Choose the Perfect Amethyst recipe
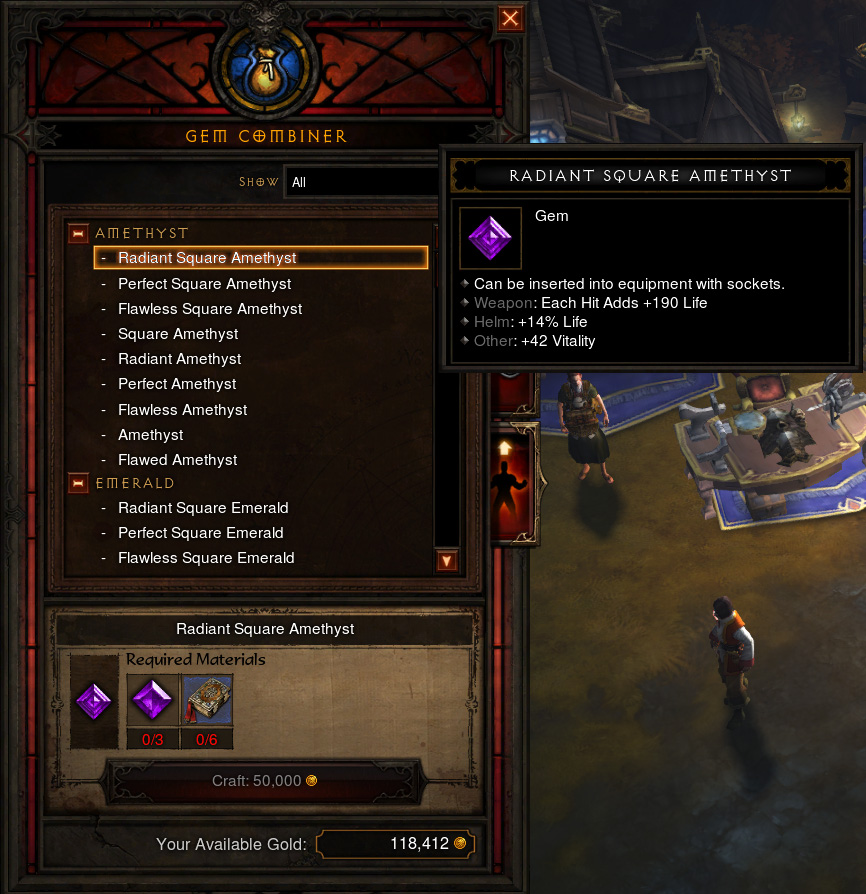 click(177, 384)
